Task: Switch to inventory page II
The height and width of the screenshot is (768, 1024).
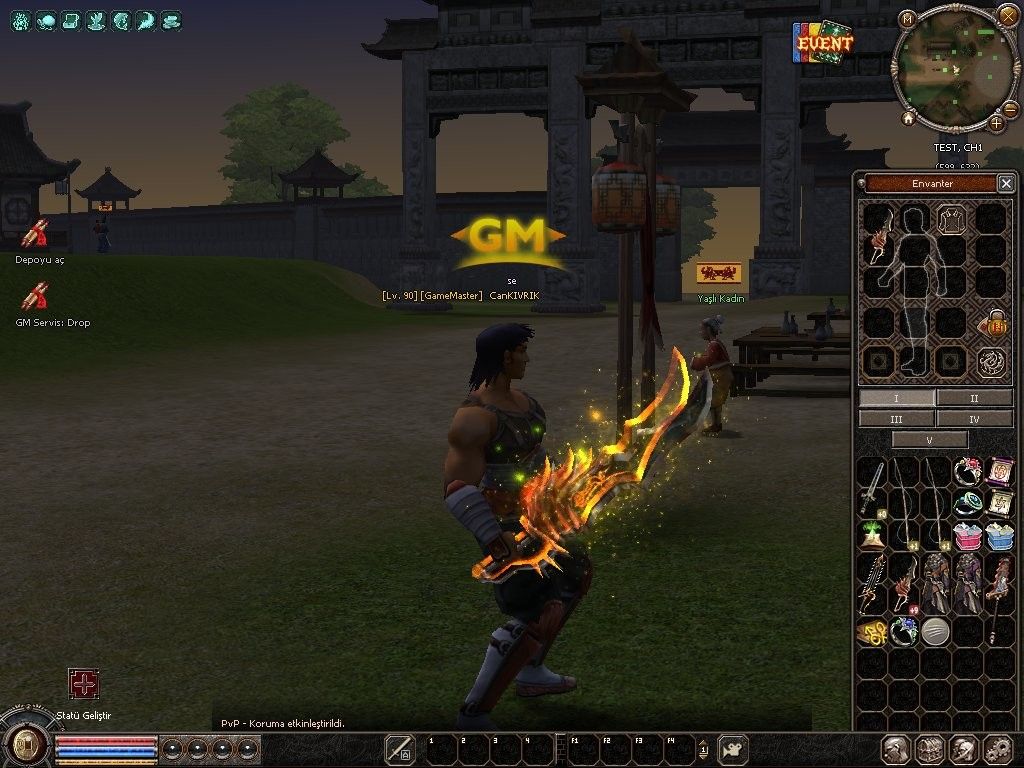Action: (x=975, y=398)
